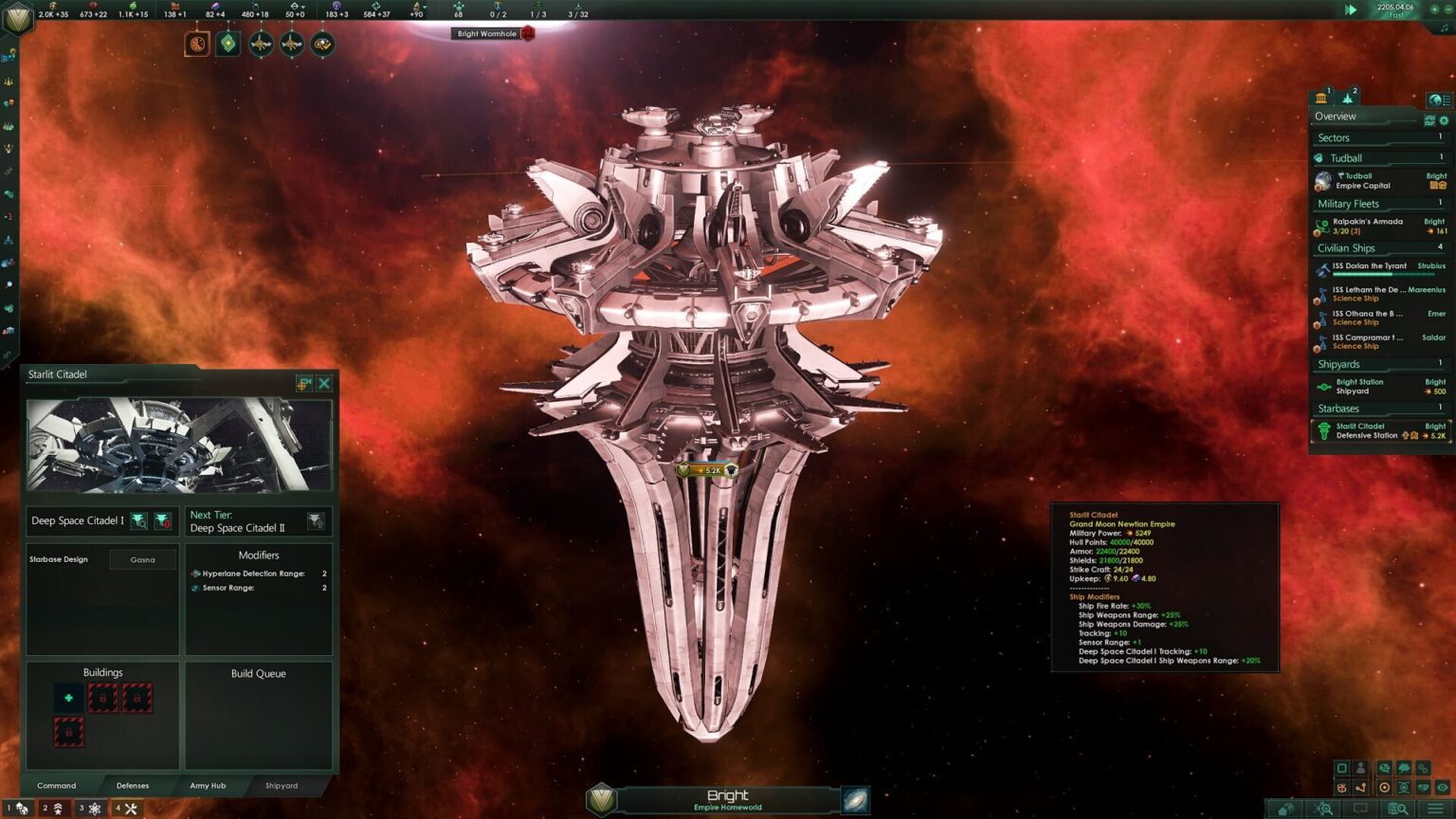Toggle the collapse-all icon next to Overview
Viewport: 1456px width, 819px height.
click(1429, 120)
